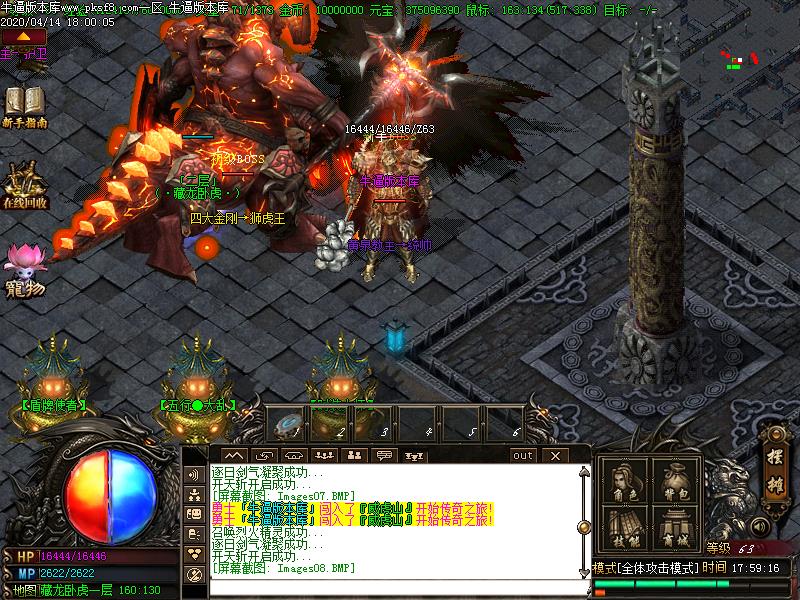Viewport: 800px width, 600px height.
Task: Use the item in hotbar slot 1
Action: point(289,422)
